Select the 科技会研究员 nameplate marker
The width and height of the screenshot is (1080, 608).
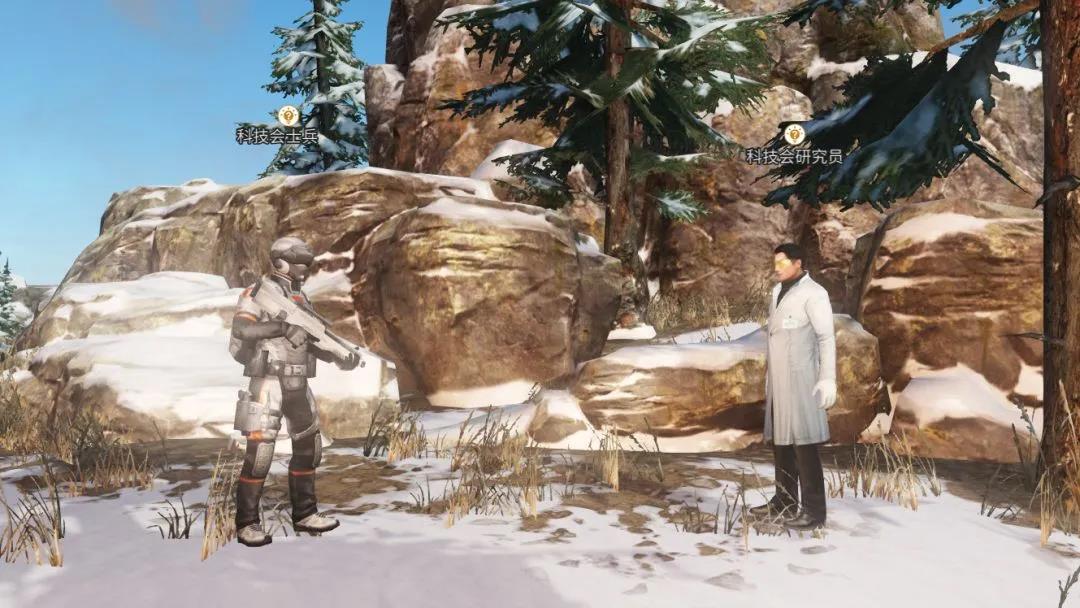[x=794, y=134]
